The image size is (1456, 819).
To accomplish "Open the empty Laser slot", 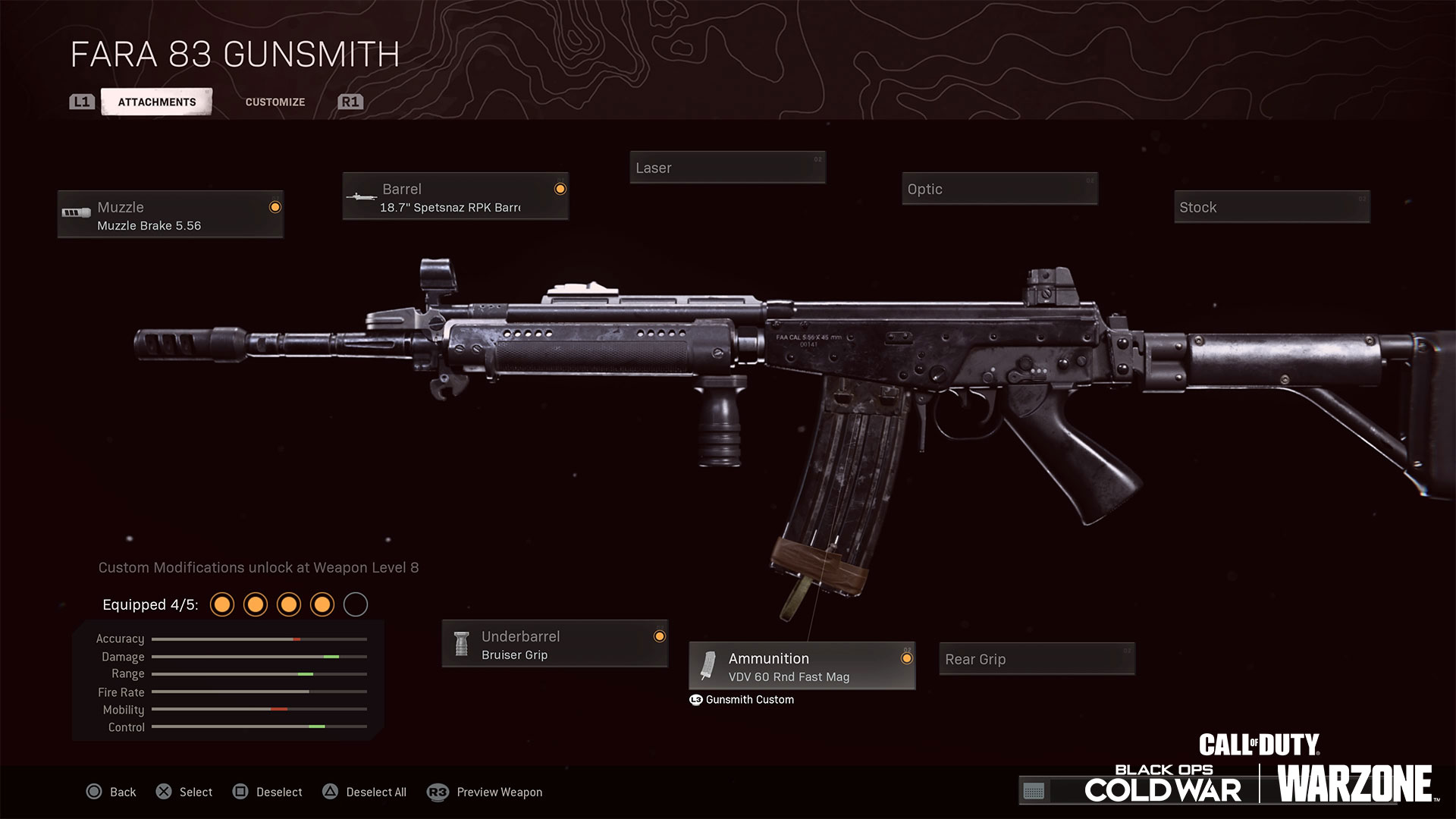I will tap(727, 168).
